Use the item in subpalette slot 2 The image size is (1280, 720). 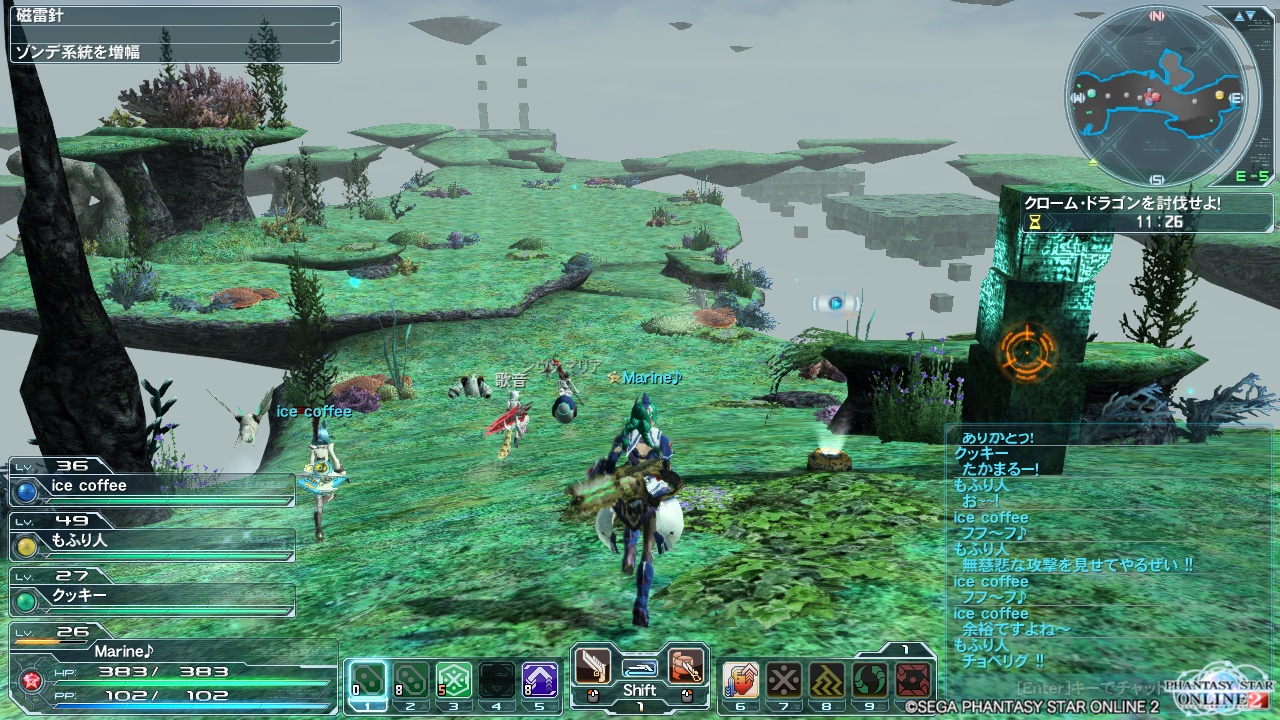coord(411,682)
